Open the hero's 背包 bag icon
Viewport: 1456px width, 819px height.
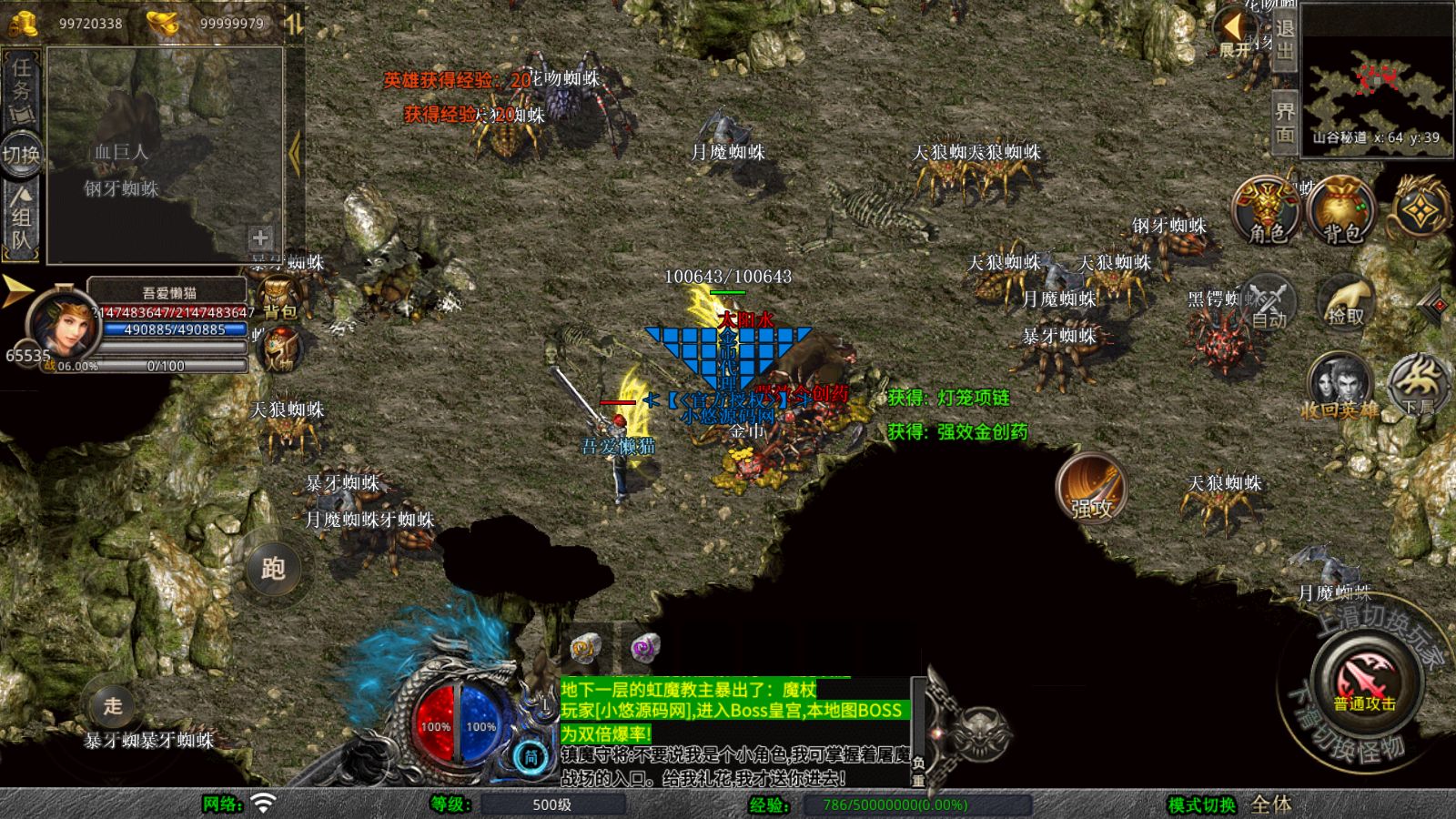(278, 298)
